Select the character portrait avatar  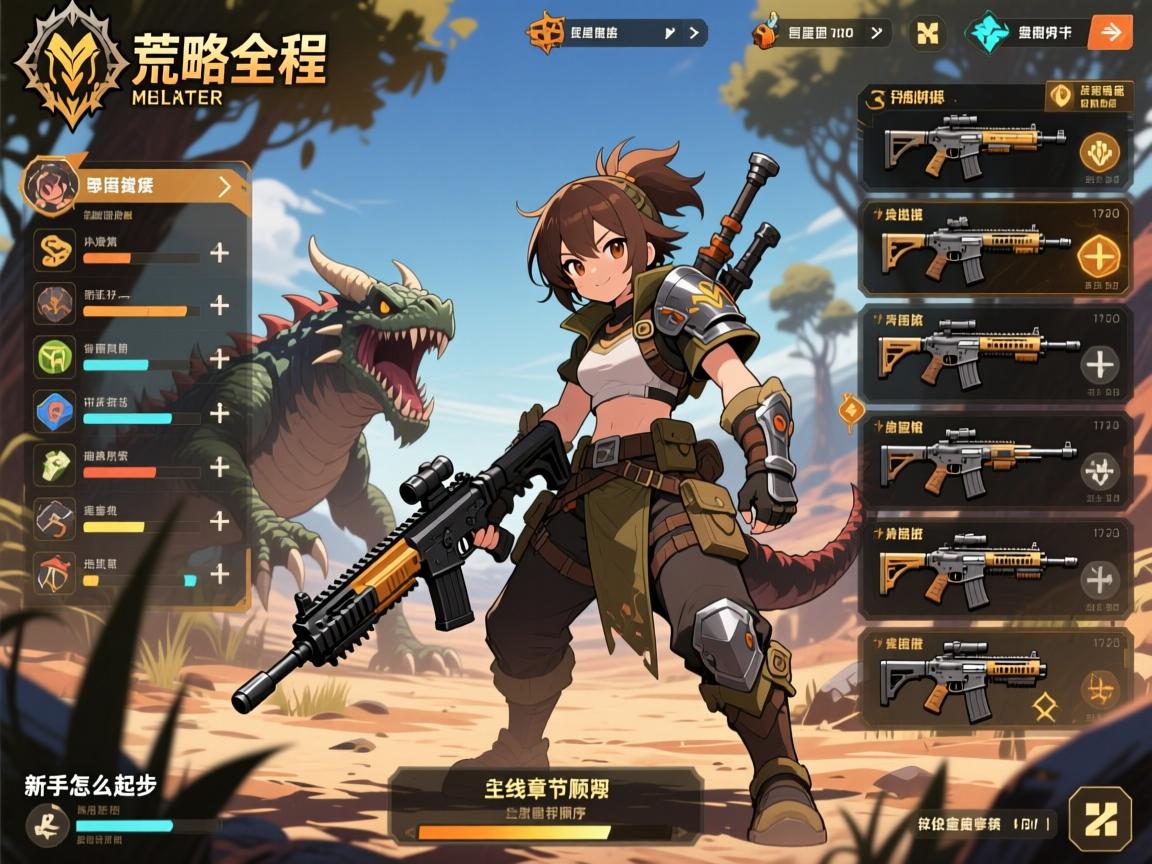[50, 184]
